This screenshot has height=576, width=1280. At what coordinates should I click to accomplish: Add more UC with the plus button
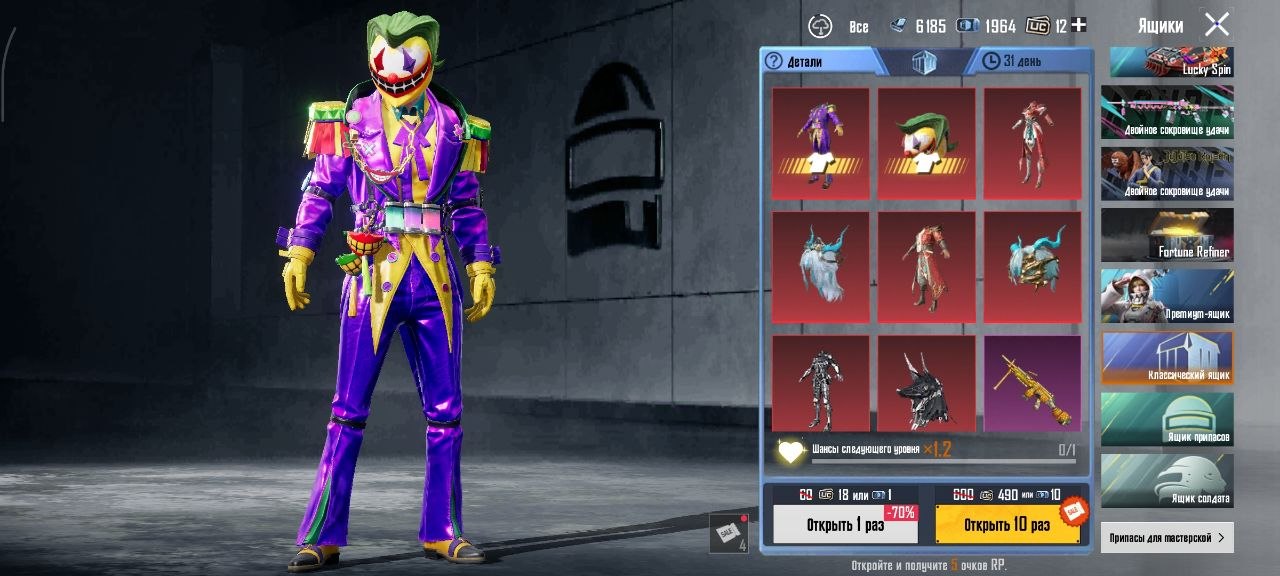[1078, 25]
